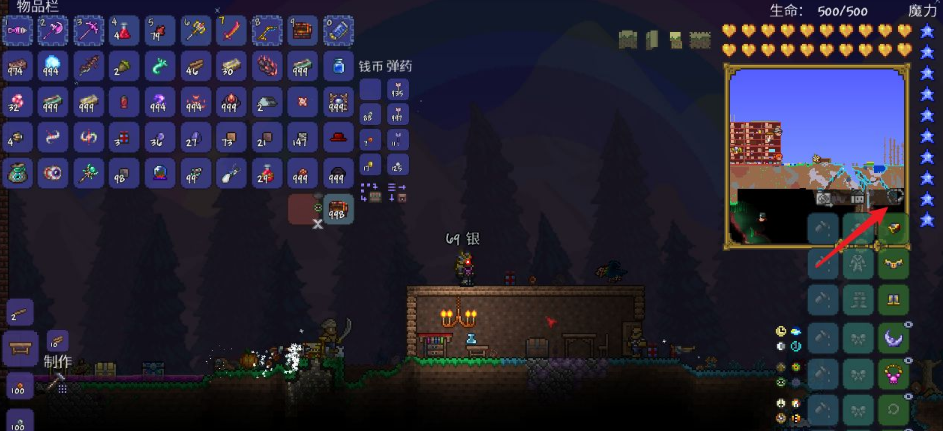Pick the green money bag in the inventory
Image resolution: width=943 pixels, height=431 pixels.
coord(17,173)
